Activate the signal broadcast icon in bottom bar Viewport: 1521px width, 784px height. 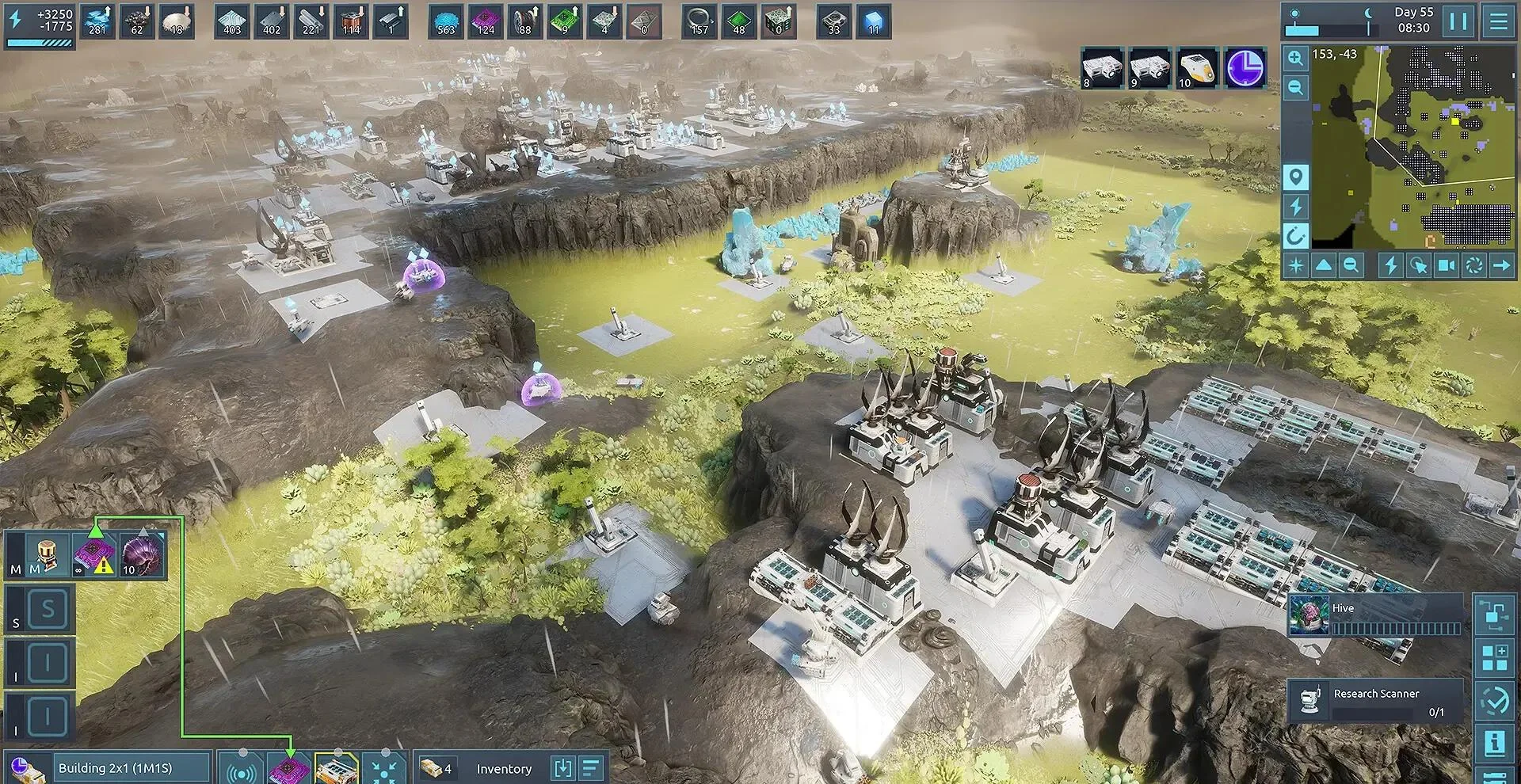tap(241, 769)
